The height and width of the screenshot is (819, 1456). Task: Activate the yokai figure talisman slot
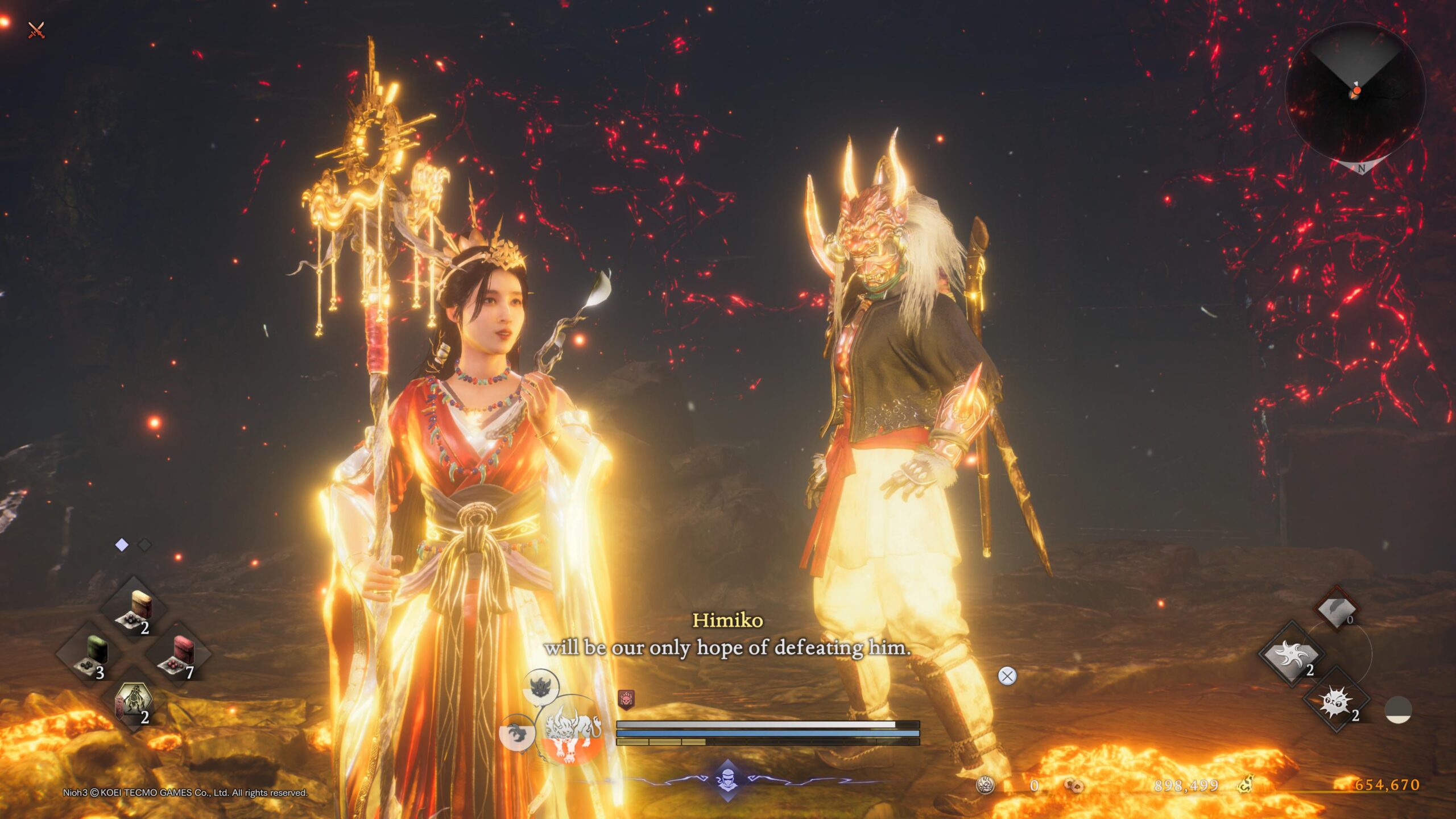(x=134, y=703)
